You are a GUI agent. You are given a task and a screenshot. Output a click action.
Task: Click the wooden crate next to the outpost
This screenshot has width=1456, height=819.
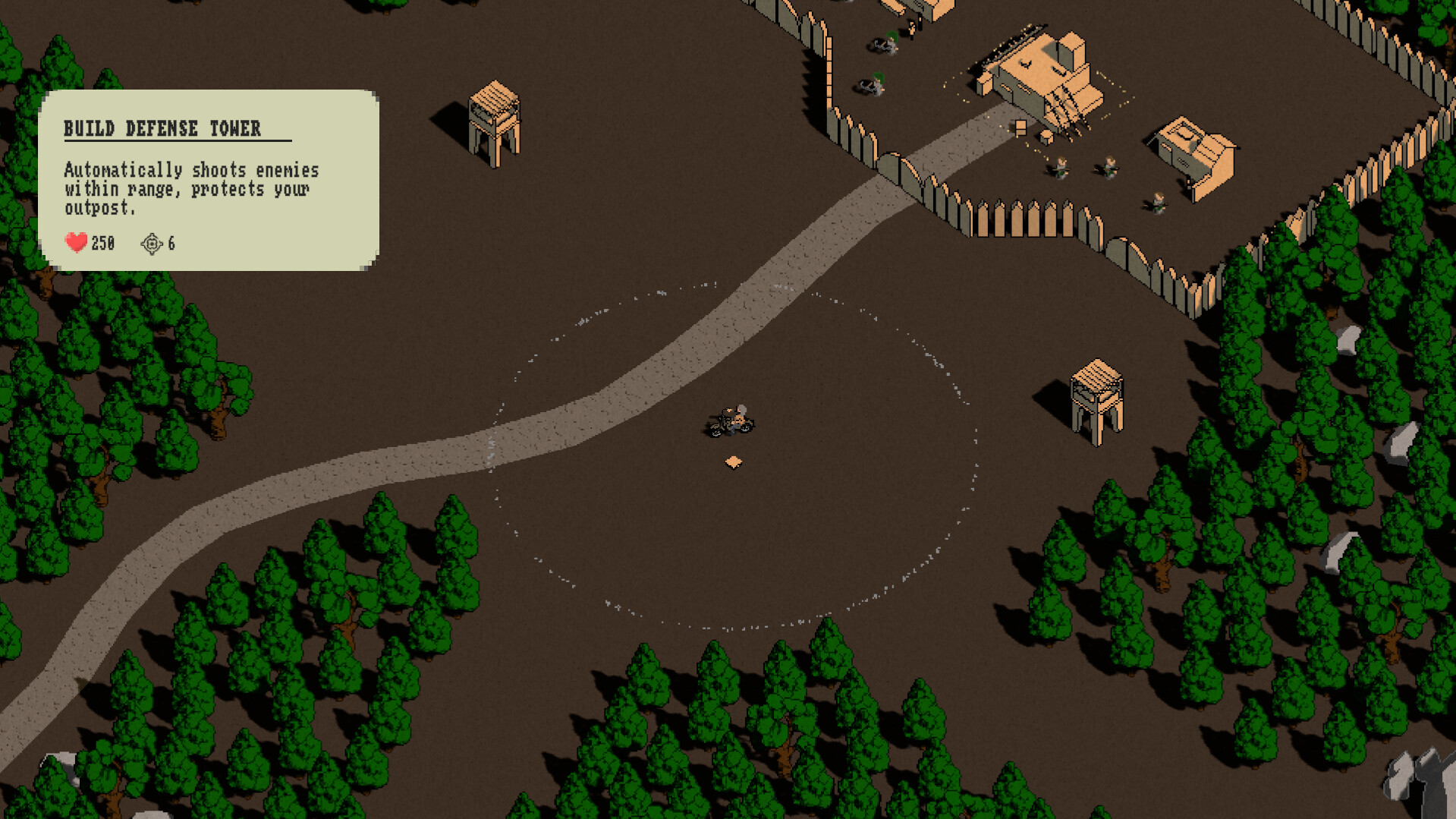(1020, 128)
